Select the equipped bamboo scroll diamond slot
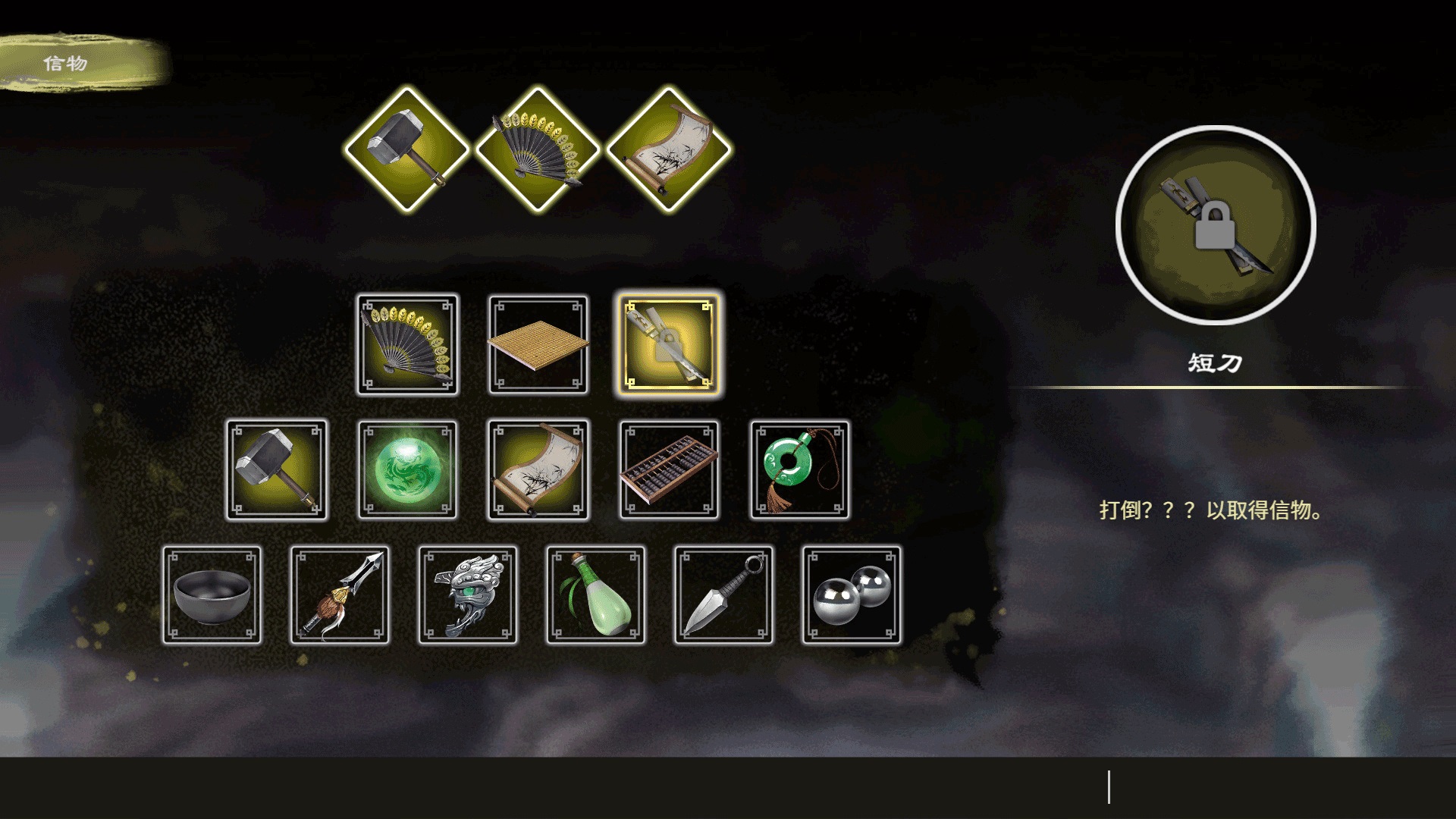 668,149
